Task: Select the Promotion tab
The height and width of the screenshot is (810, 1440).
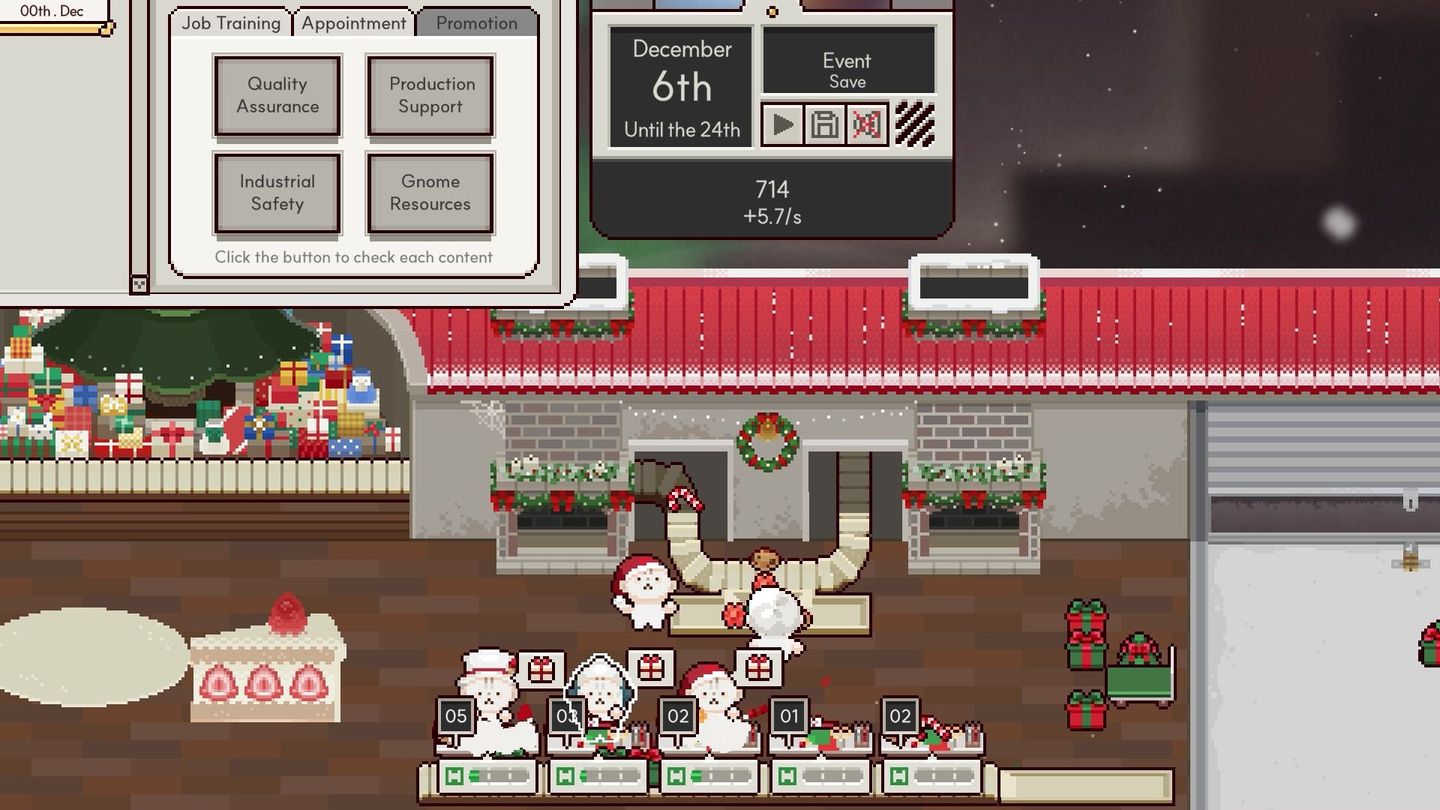Action: 476,22
